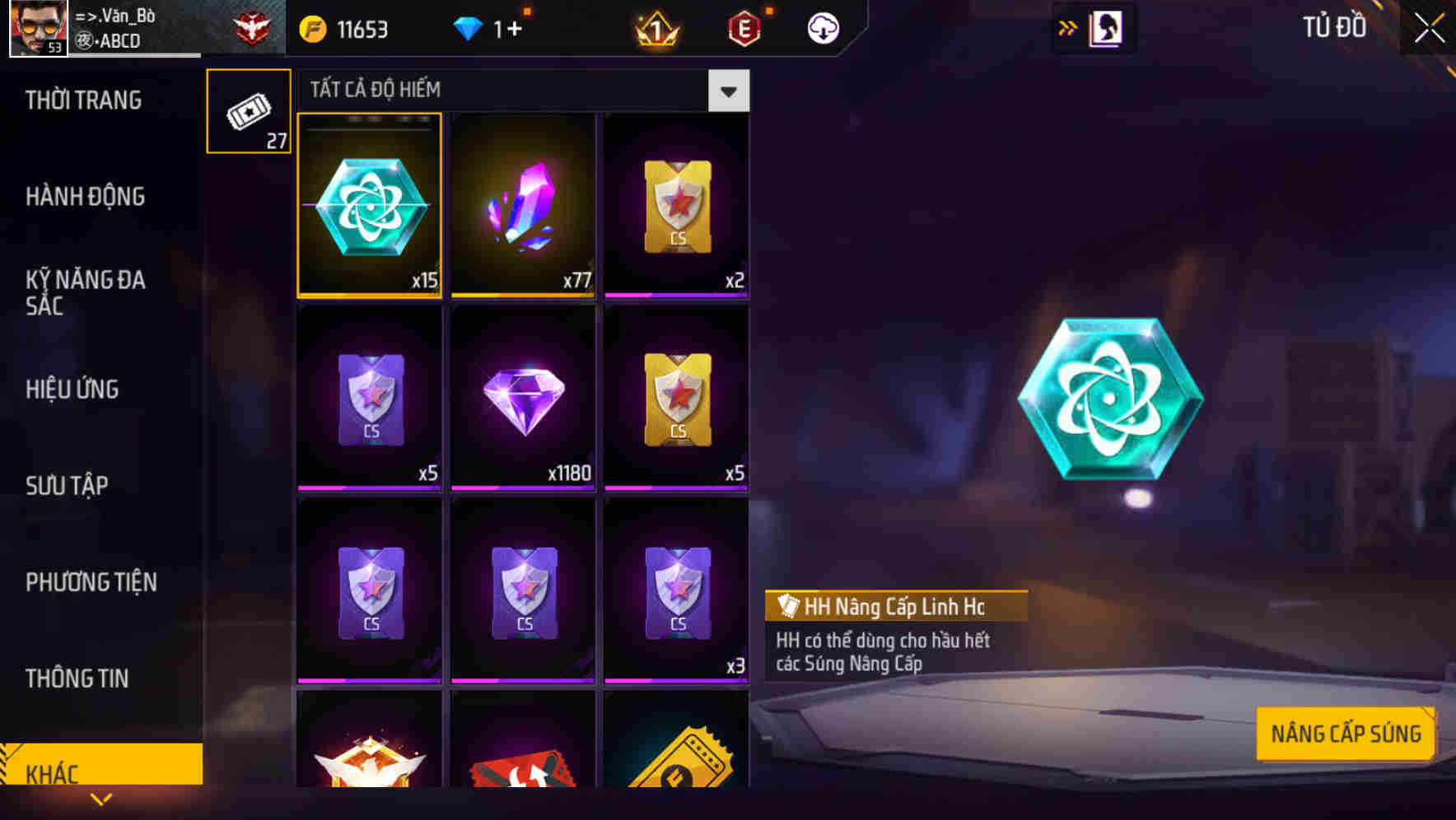
Task: Open the HIỆU ỨNG section
Action: [x=72, y=389]
